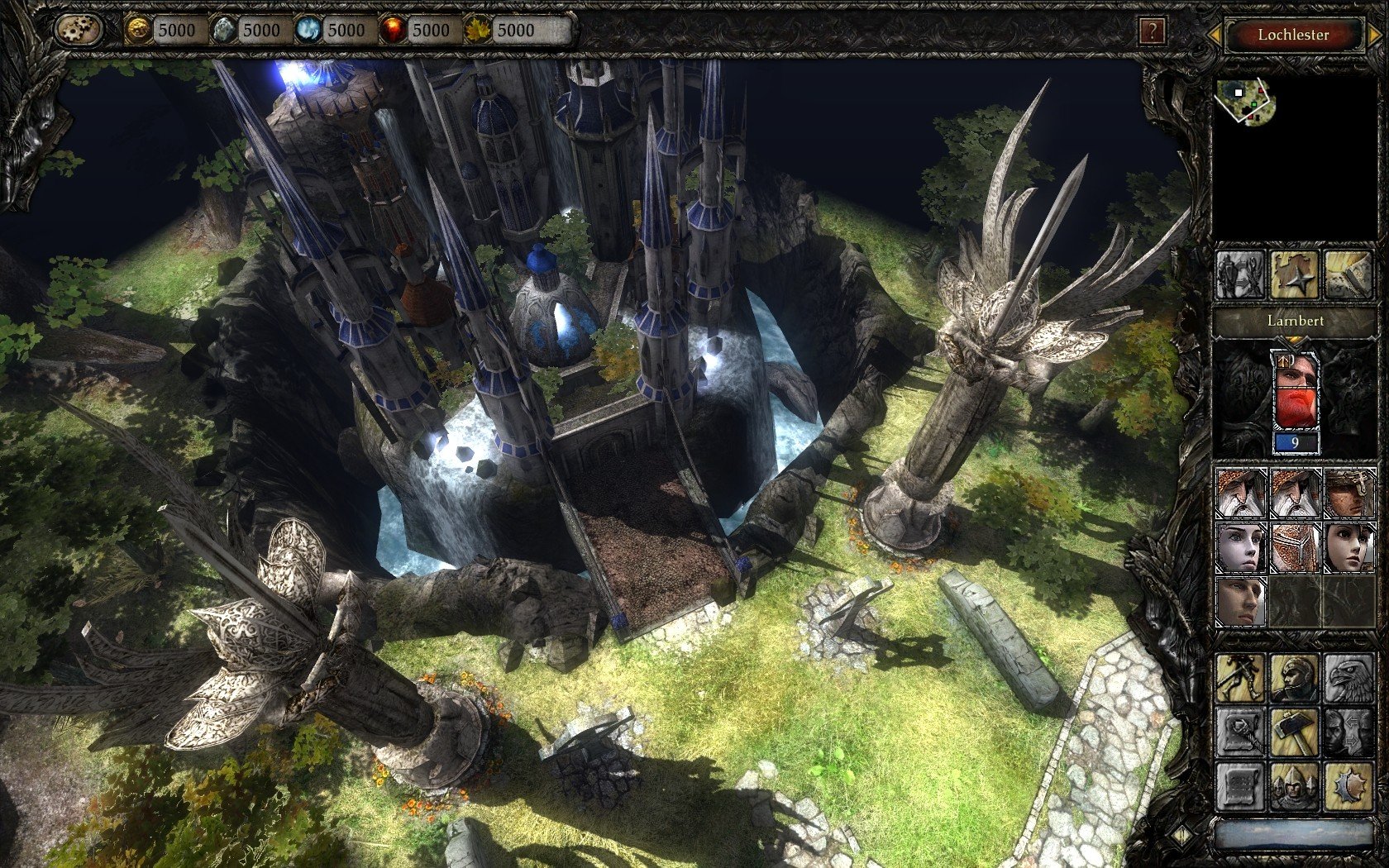Click the Lochlester city name button

point(1293,35)
